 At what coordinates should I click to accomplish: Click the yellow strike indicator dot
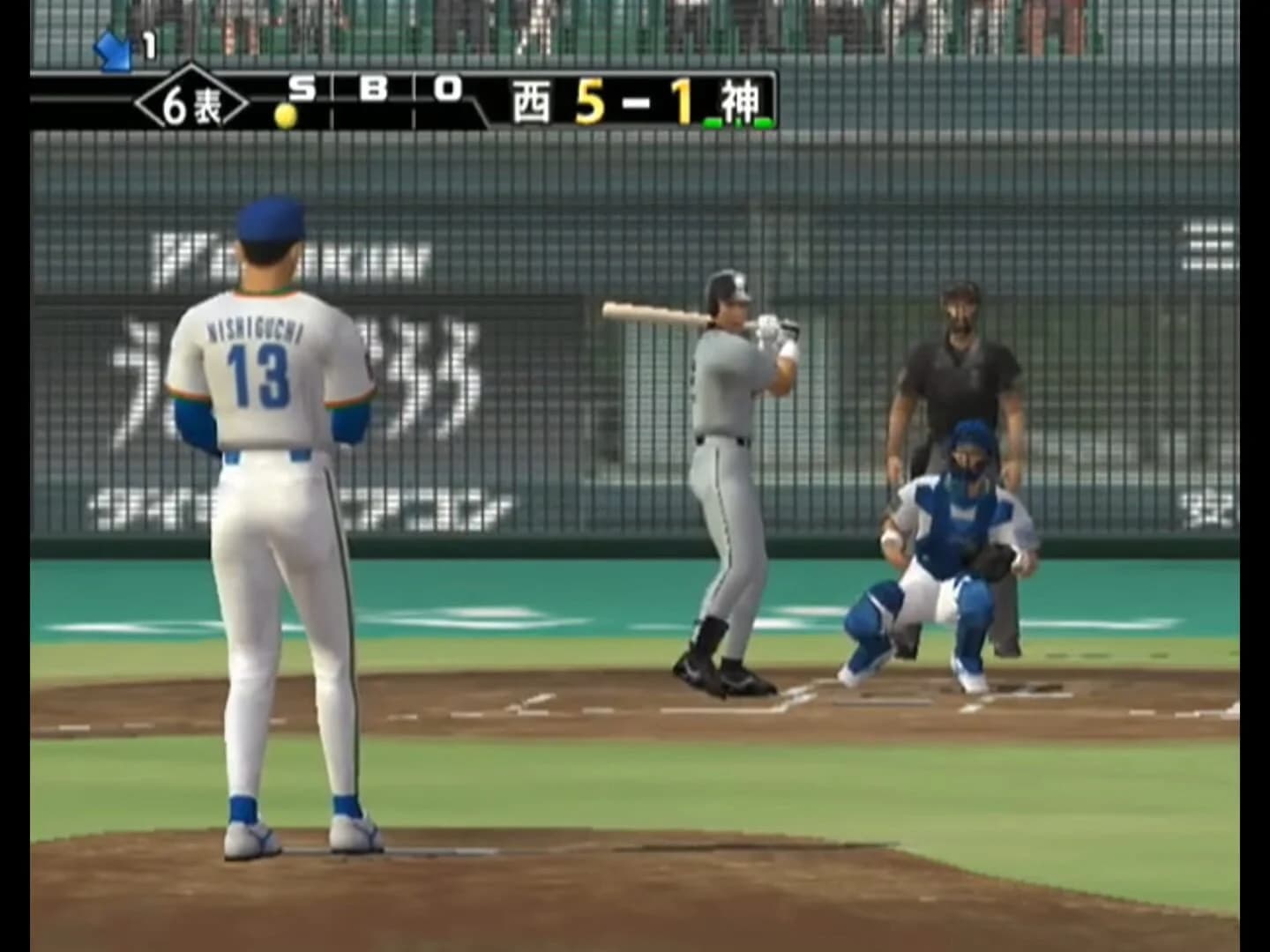pyautogui.click(x=284, y=114)
